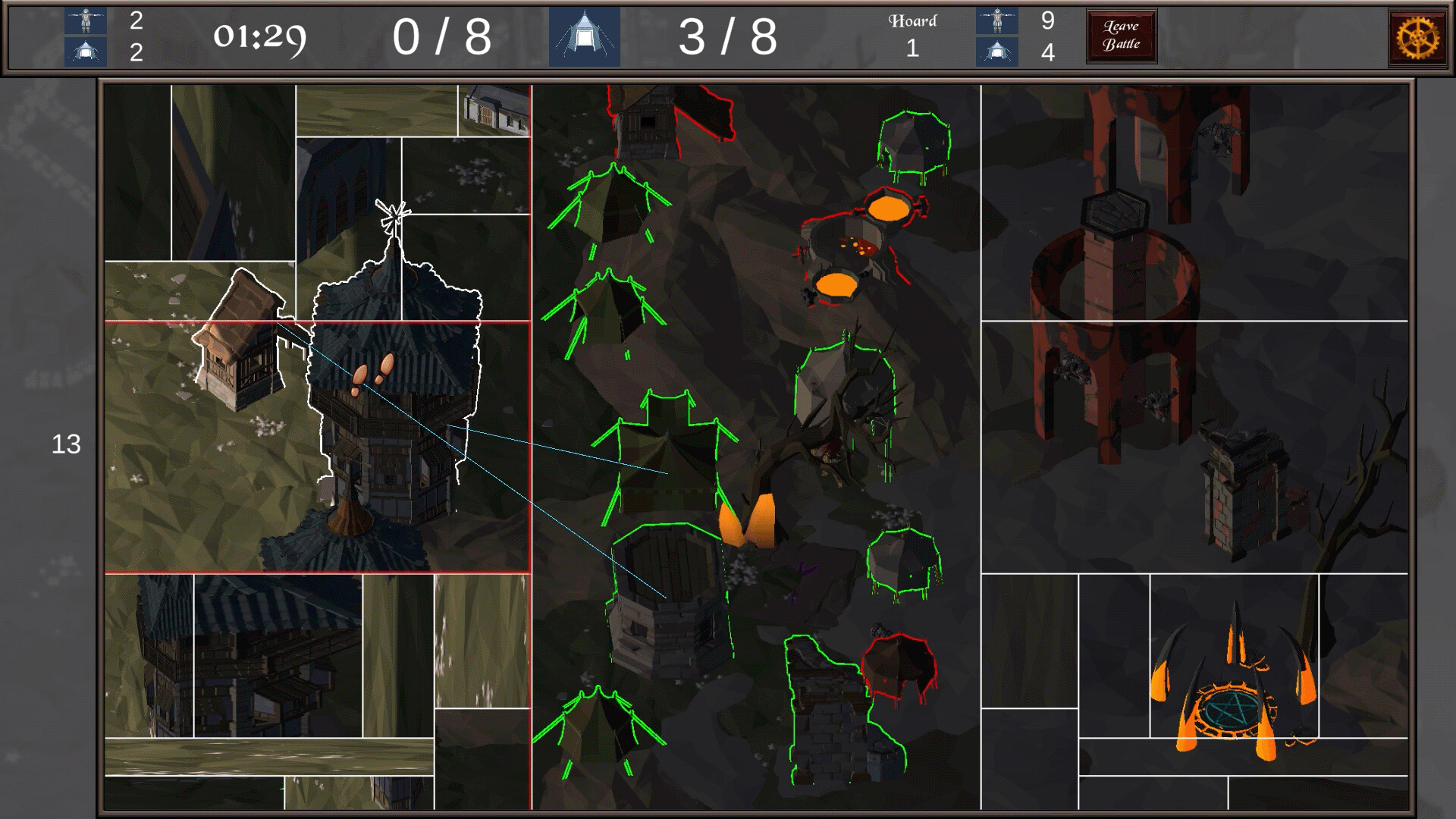This screenshot has width=1456, height=819.
Task: Click the player tent icon beside the timer
Action: (x=87, y=51)
